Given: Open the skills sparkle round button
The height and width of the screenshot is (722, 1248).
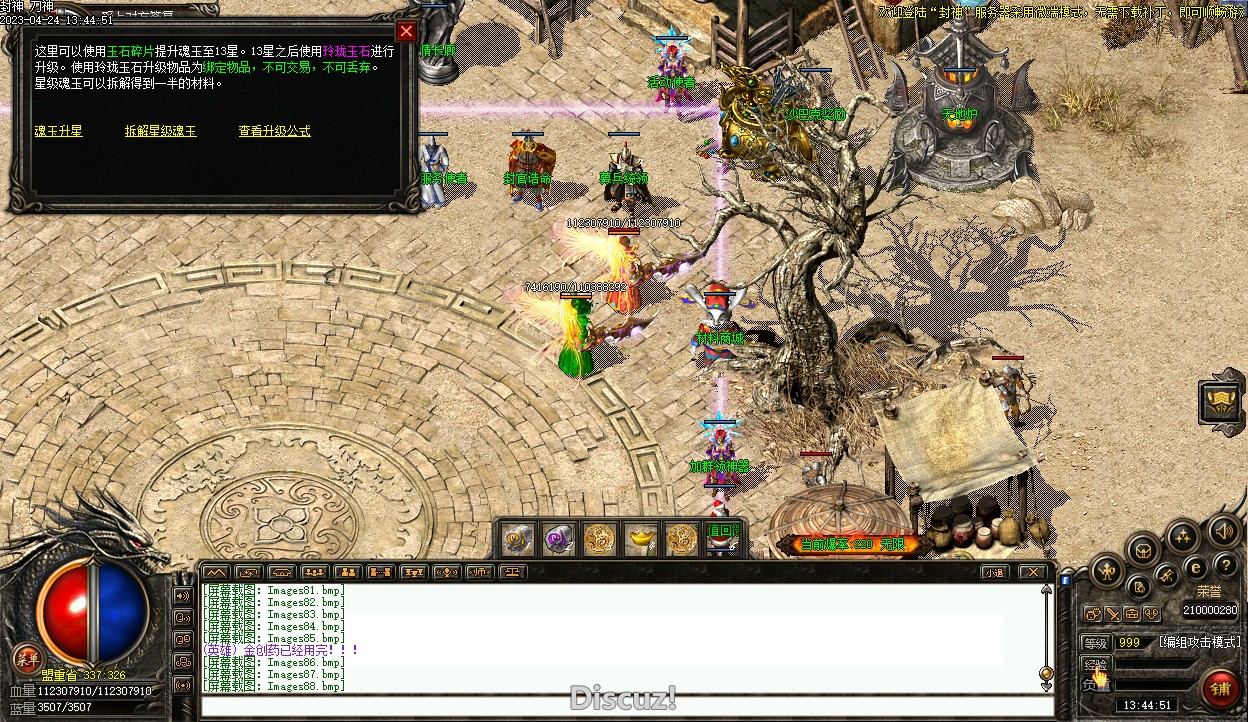Looking at the screenshot, I should click(1184, 537).
